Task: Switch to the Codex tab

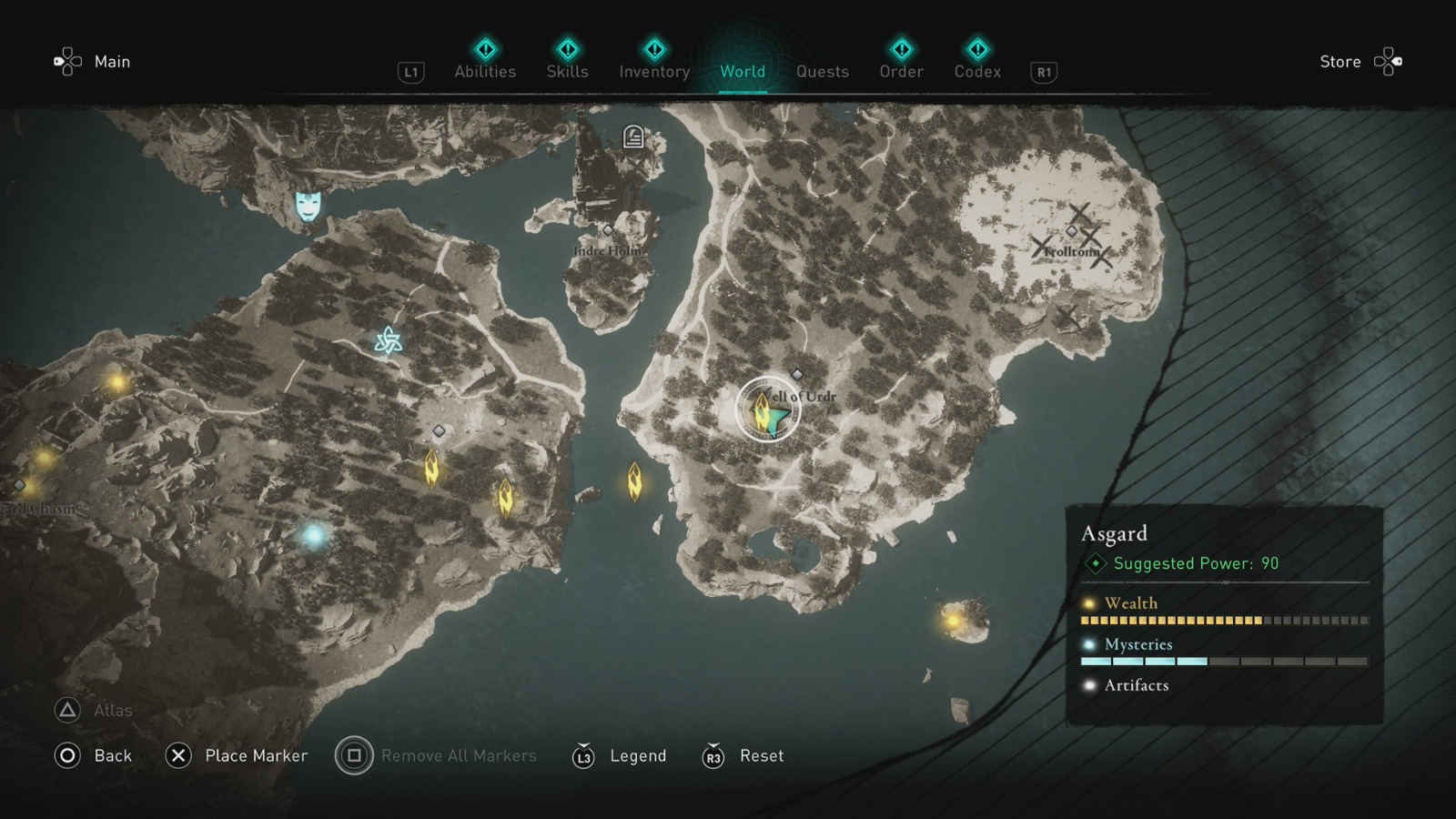Action: [977, 71]
